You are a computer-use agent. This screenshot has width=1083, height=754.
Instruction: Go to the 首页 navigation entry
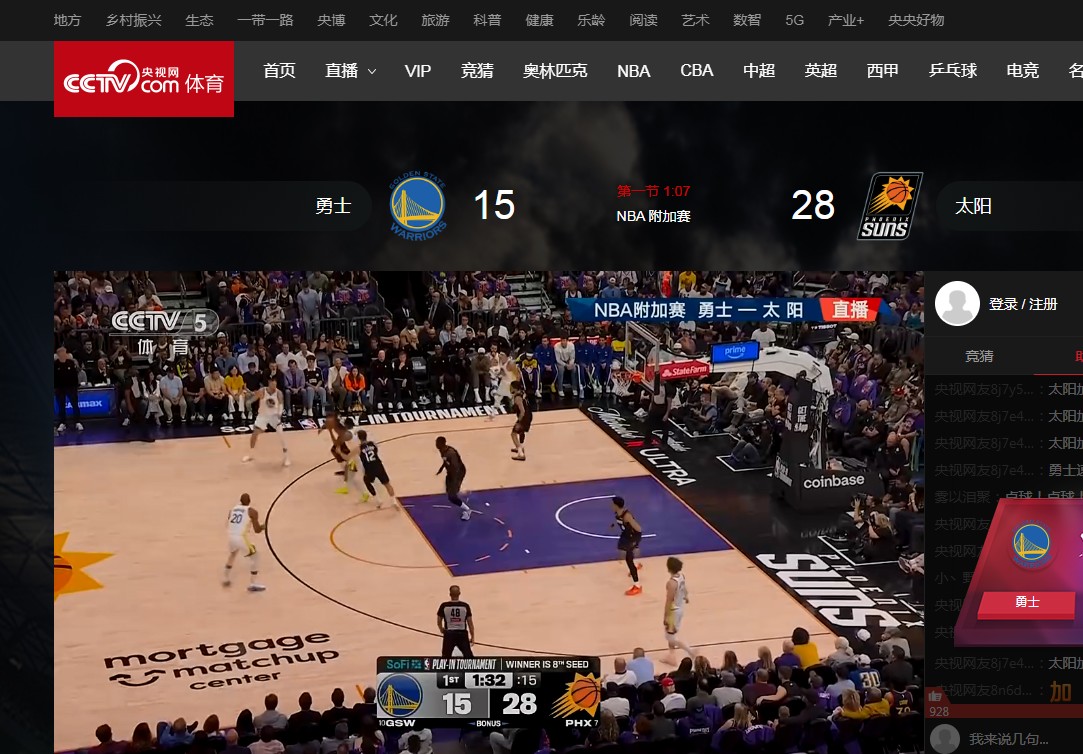(x=279, y=71)
